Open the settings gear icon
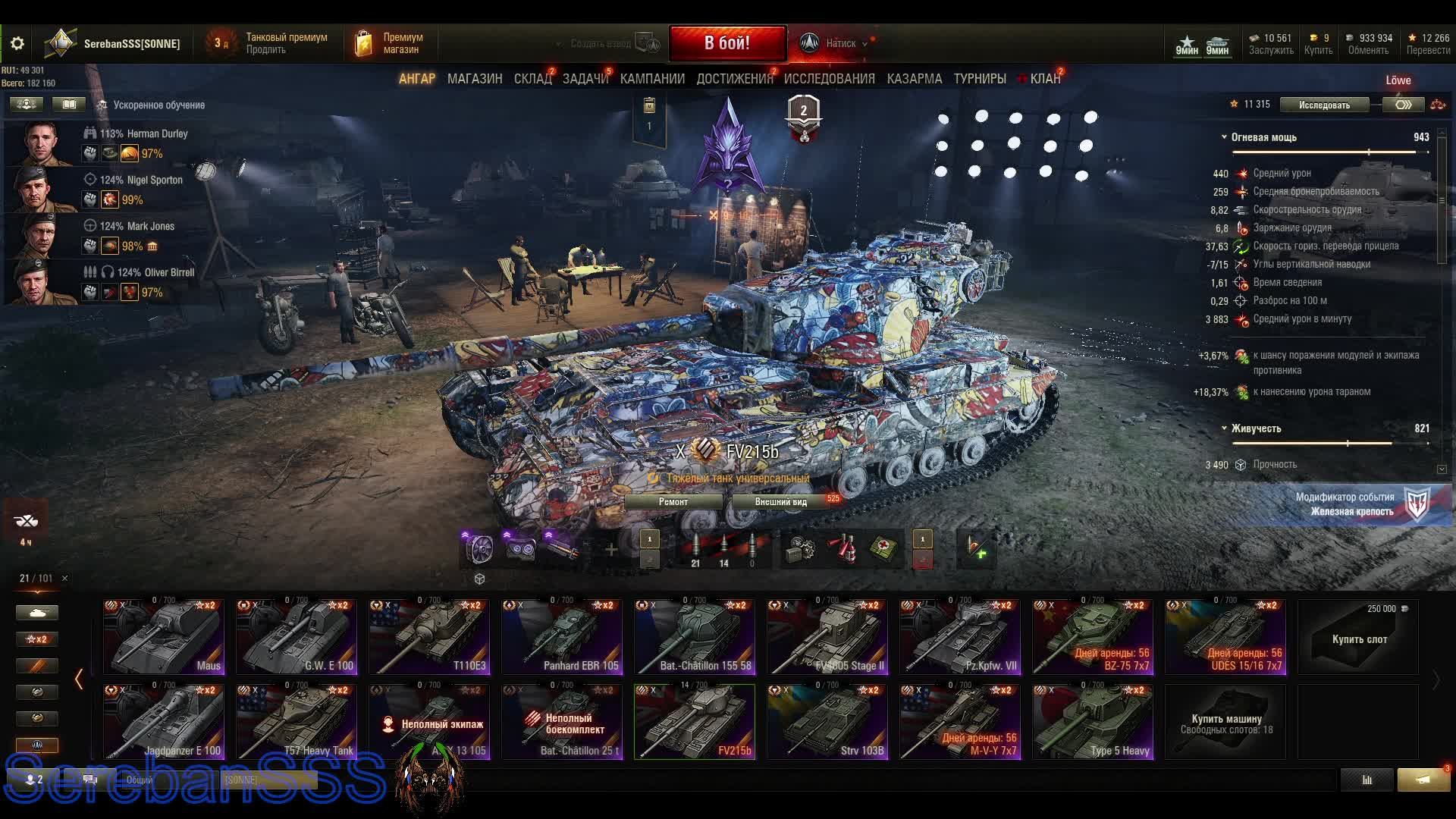Screen dimensions: 1456x819 click(x=17, y=43)
